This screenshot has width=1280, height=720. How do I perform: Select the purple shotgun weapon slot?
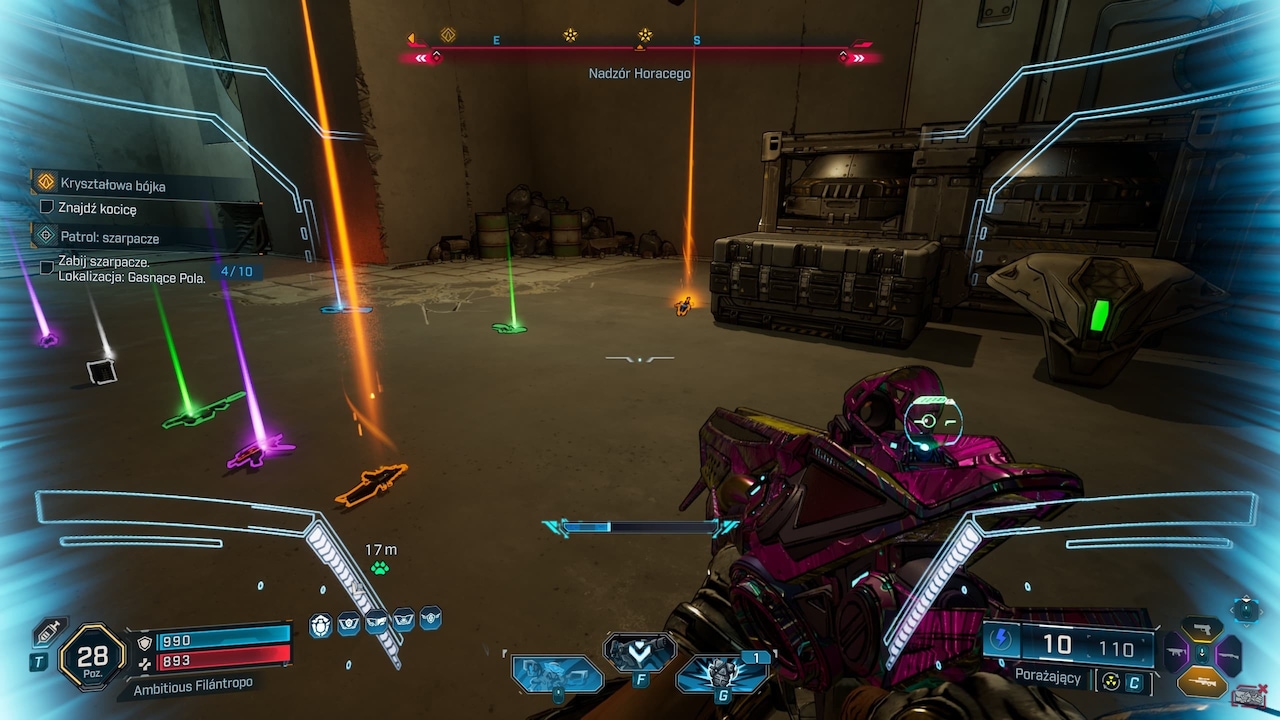pos(1228,654)
